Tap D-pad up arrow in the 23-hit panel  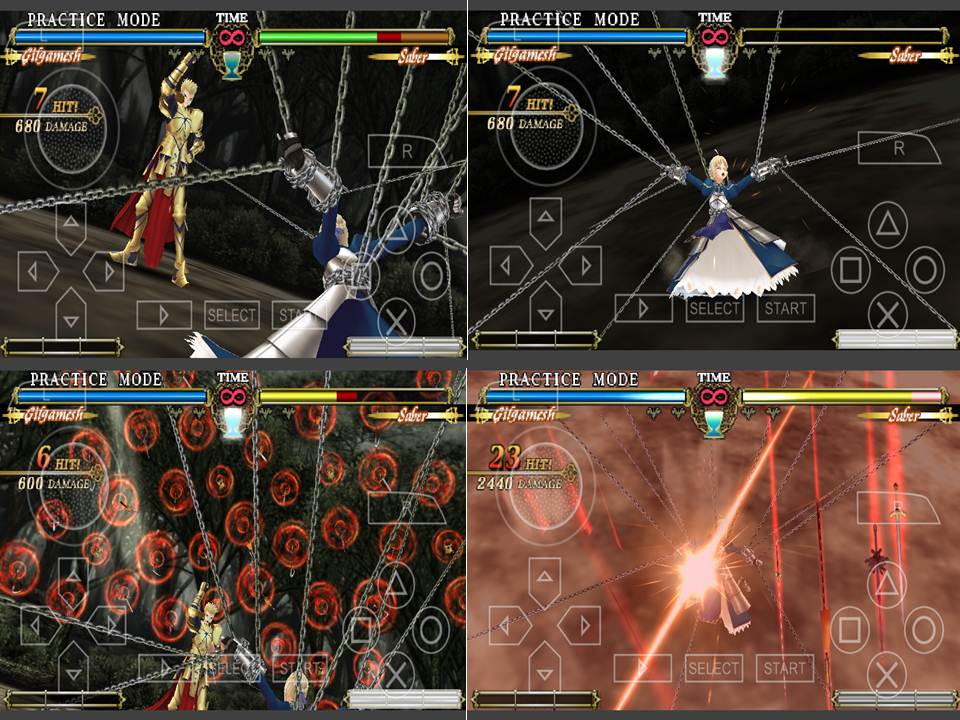click(543, 577)
